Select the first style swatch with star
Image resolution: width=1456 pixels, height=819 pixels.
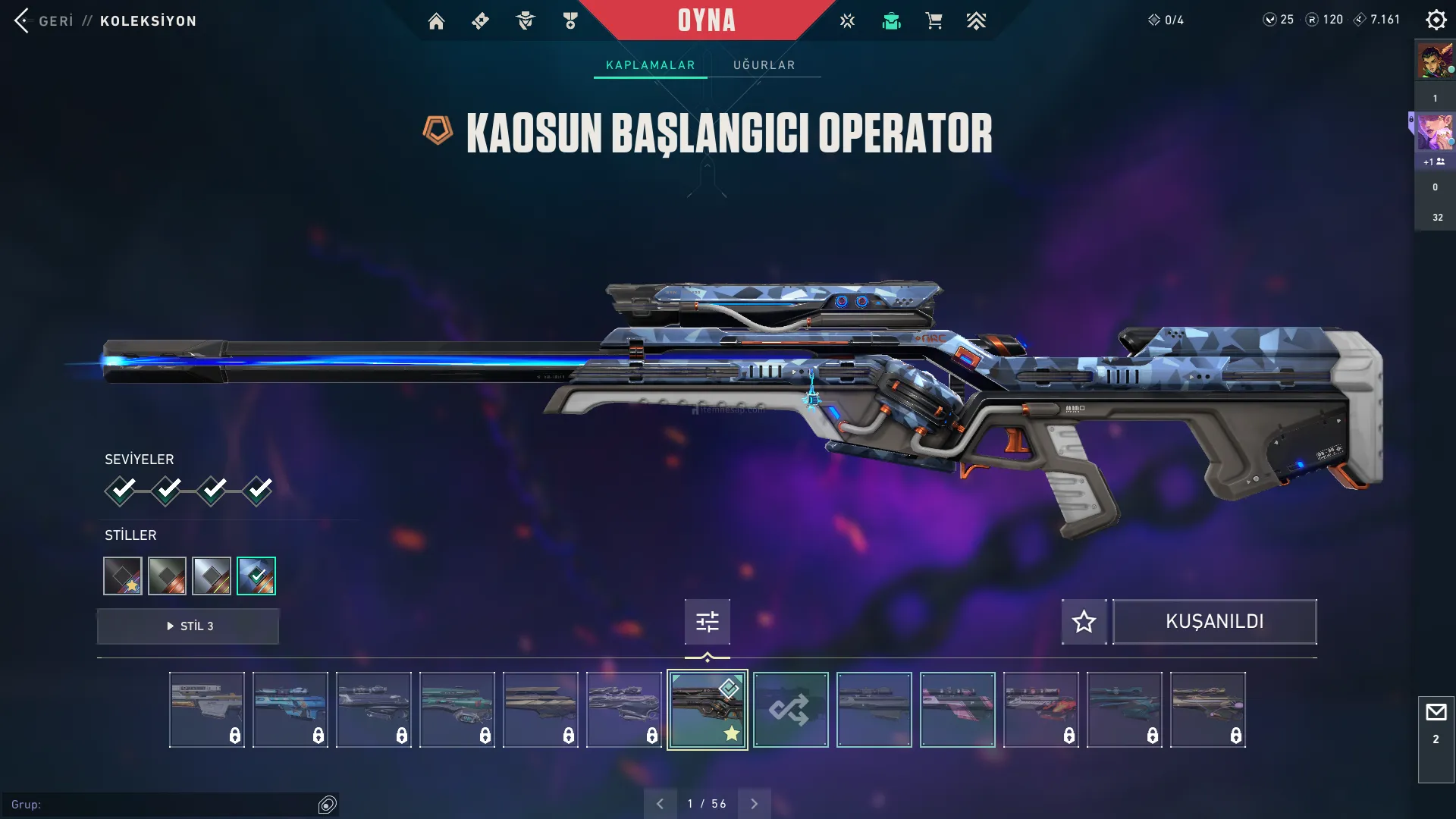coord(123,576)
